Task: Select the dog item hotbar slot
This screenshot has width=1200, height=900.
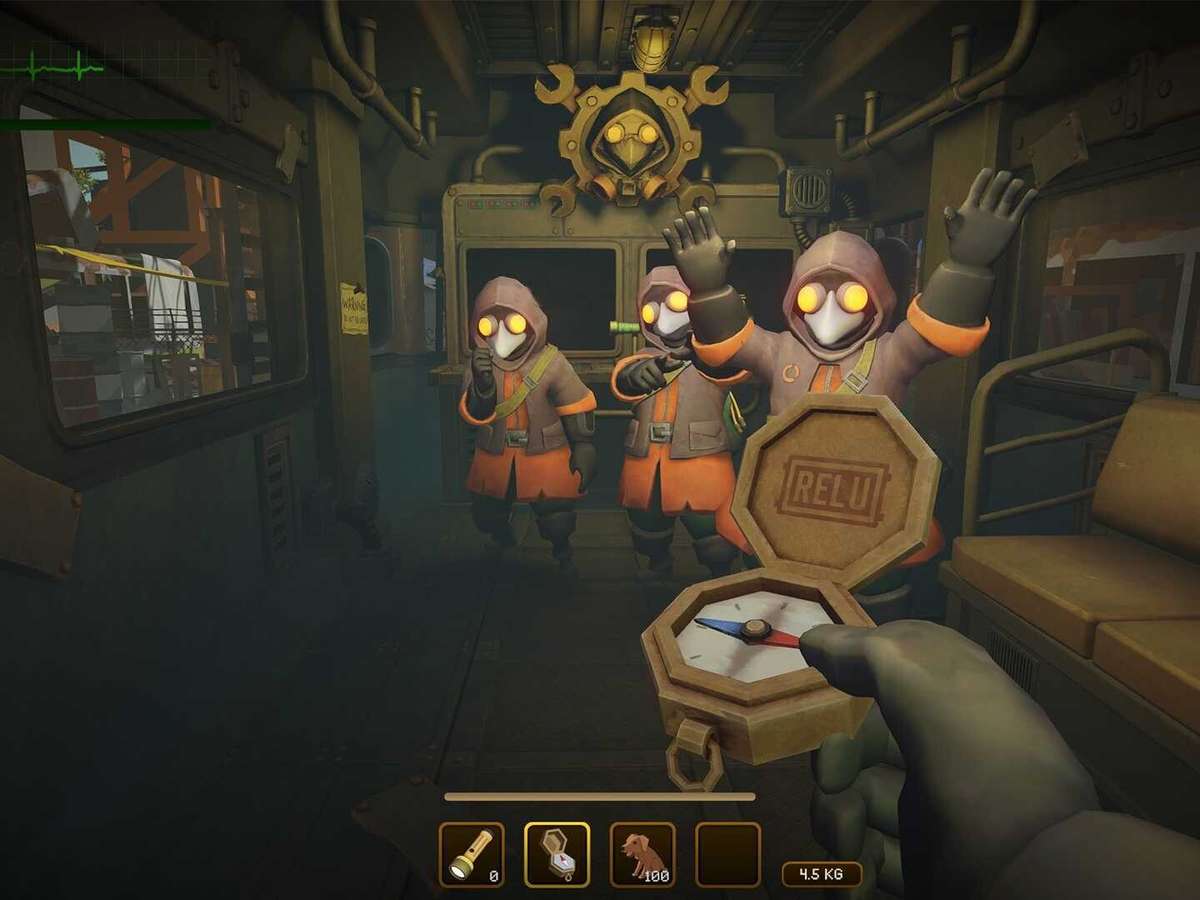Action: tap(642, 855)
